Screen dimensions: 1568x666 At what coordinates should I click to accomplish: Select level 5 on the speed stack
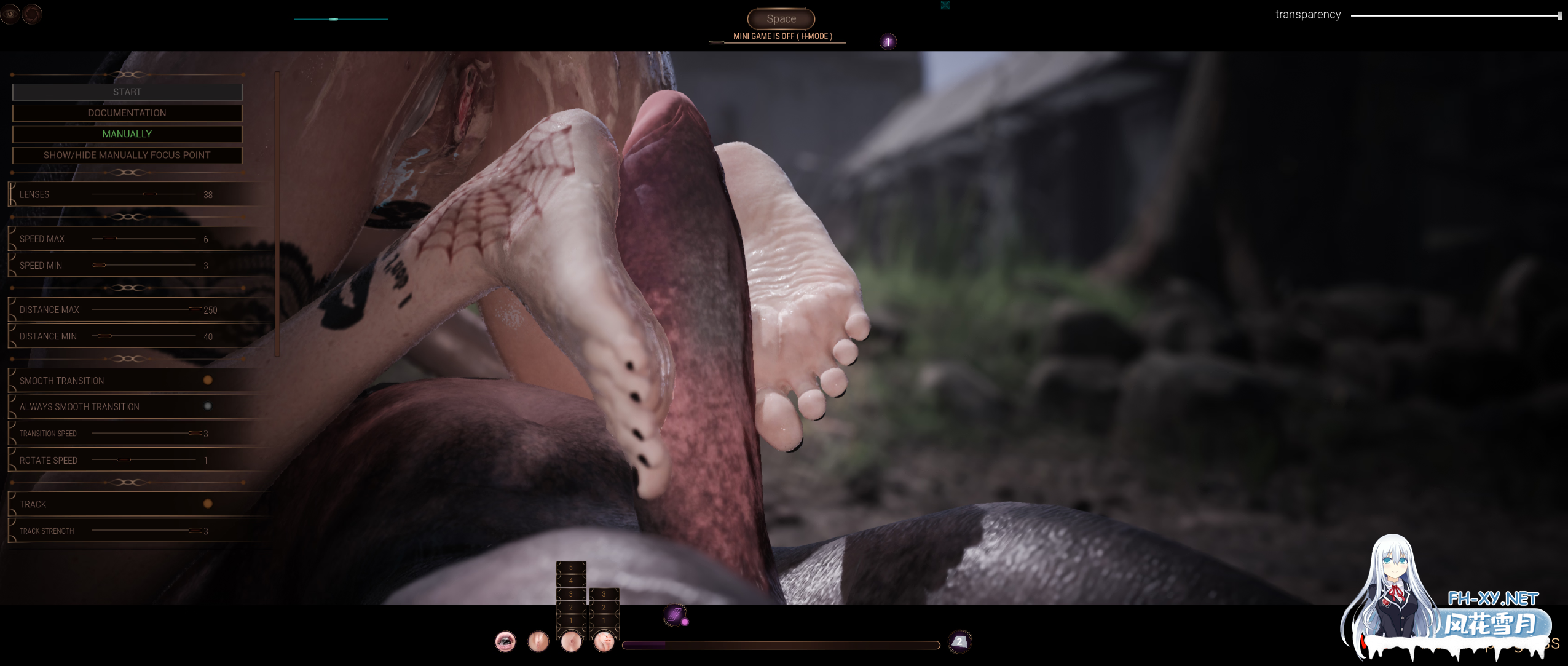pos(571,567)
